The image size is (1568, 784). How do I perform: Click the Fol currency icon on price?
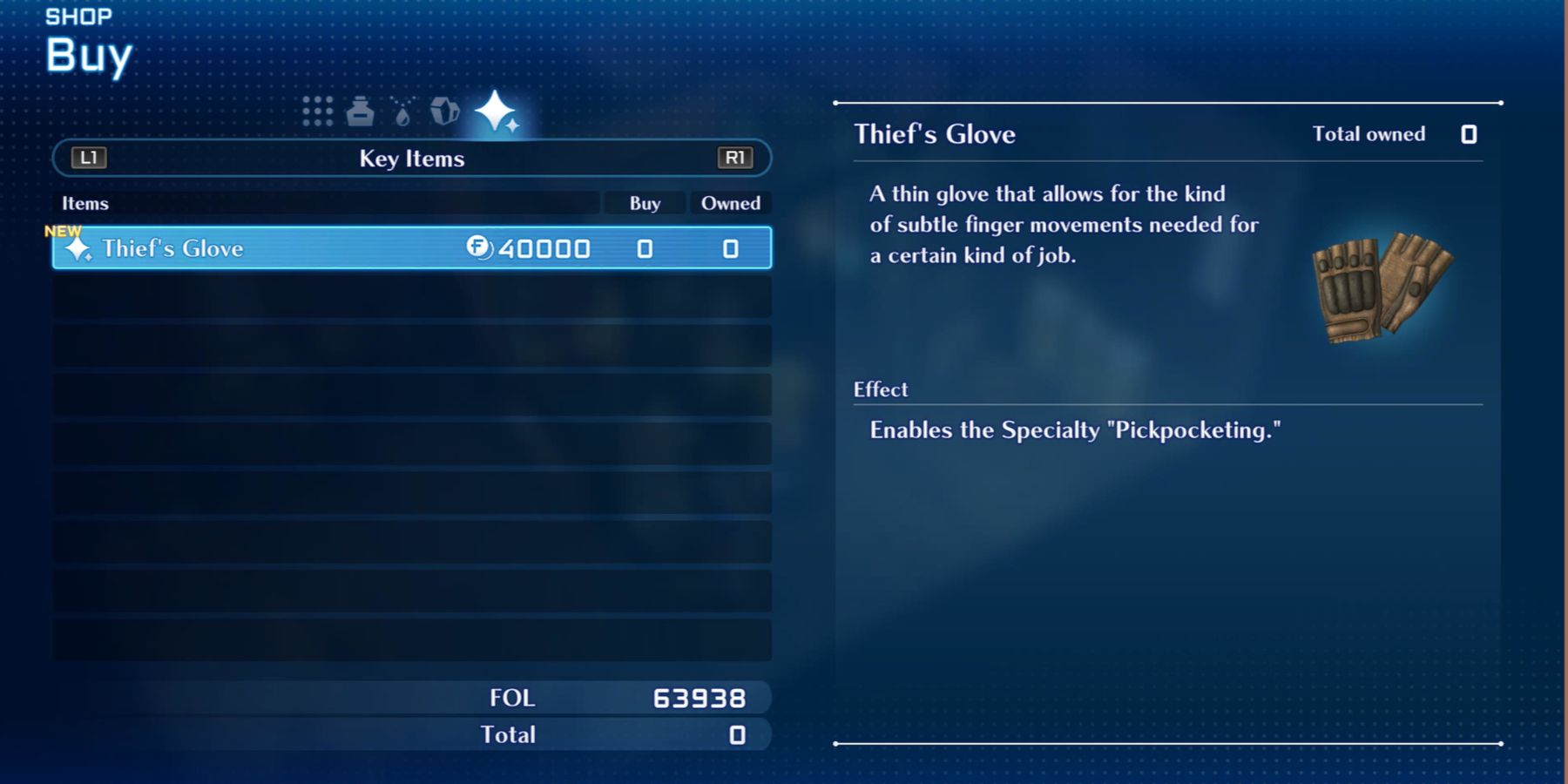[x=476, y=249]
